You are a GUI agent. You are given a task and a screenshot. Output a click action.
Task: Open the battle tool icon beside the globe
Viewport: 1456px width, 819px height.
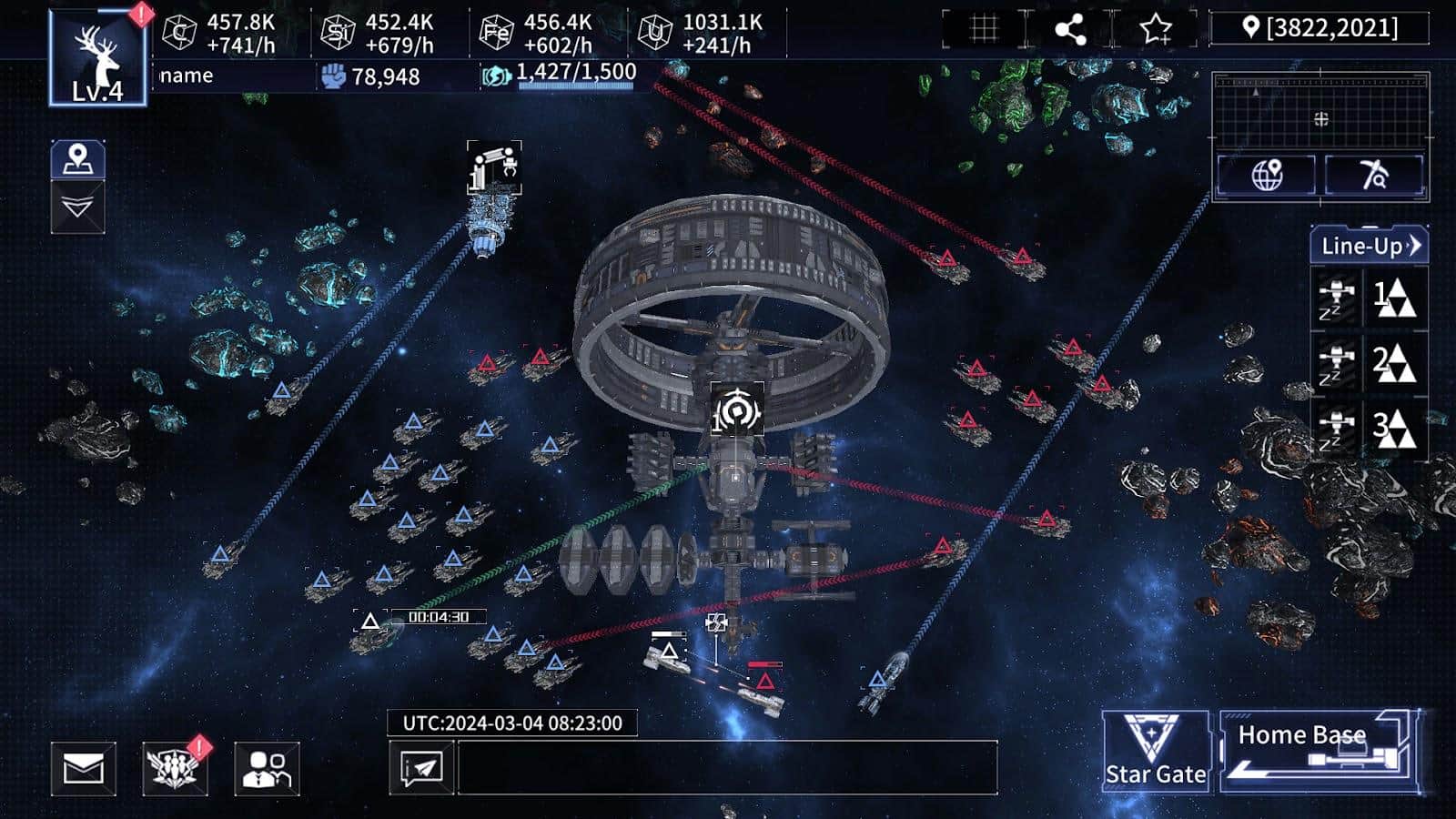[1374, 174]
